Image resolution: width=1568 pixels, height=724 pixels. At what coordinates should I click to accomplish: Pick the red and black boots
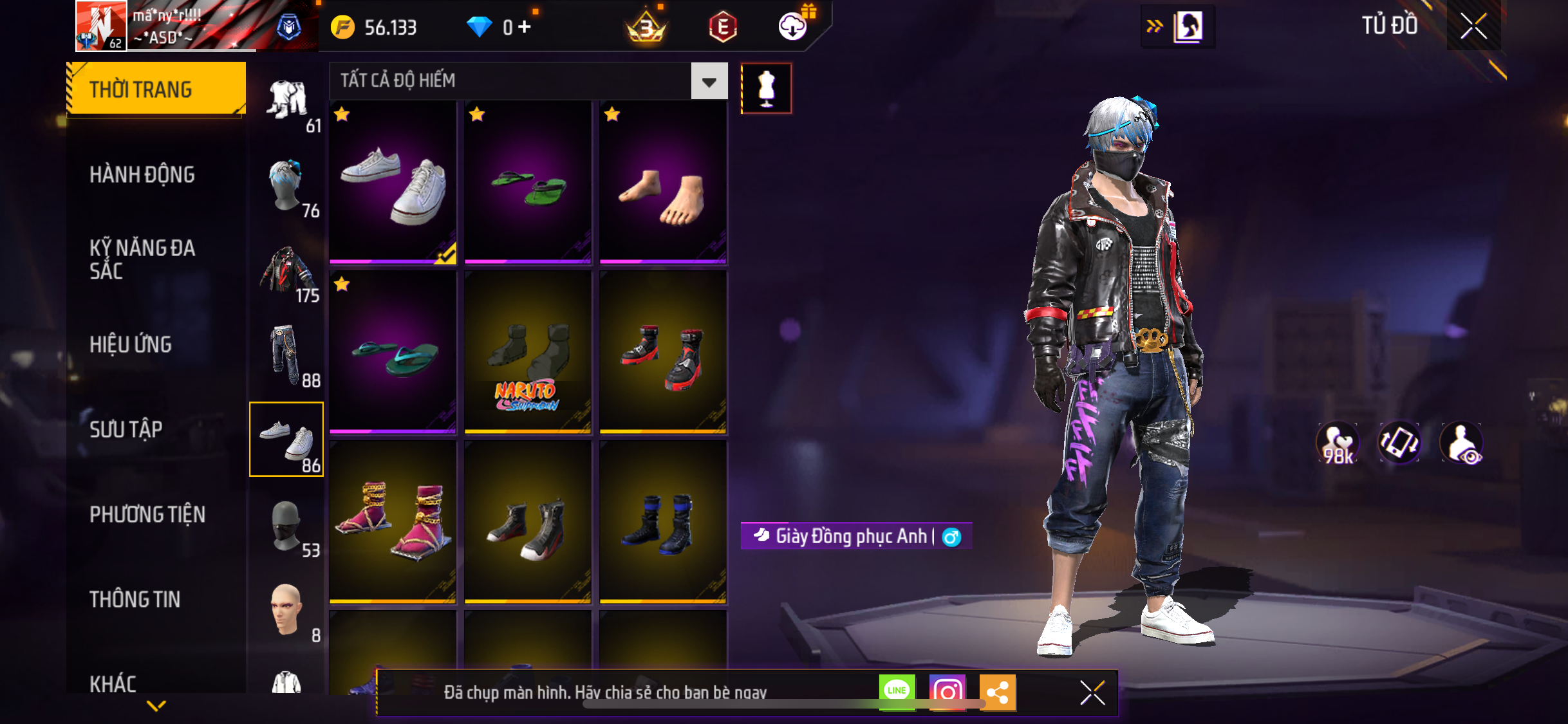663,352
